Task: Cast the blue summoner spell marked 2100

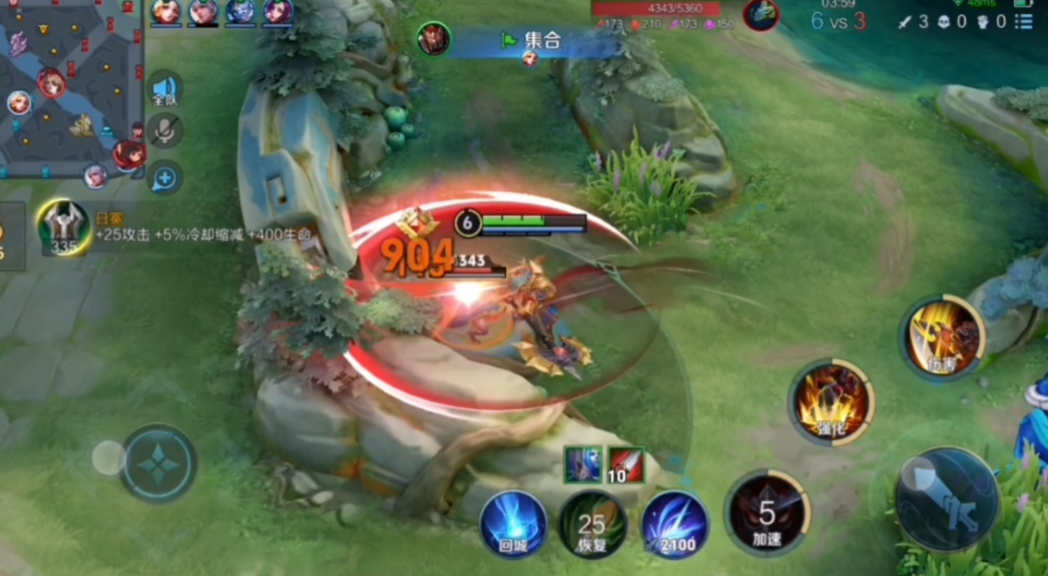Action: tap(675, 524)
